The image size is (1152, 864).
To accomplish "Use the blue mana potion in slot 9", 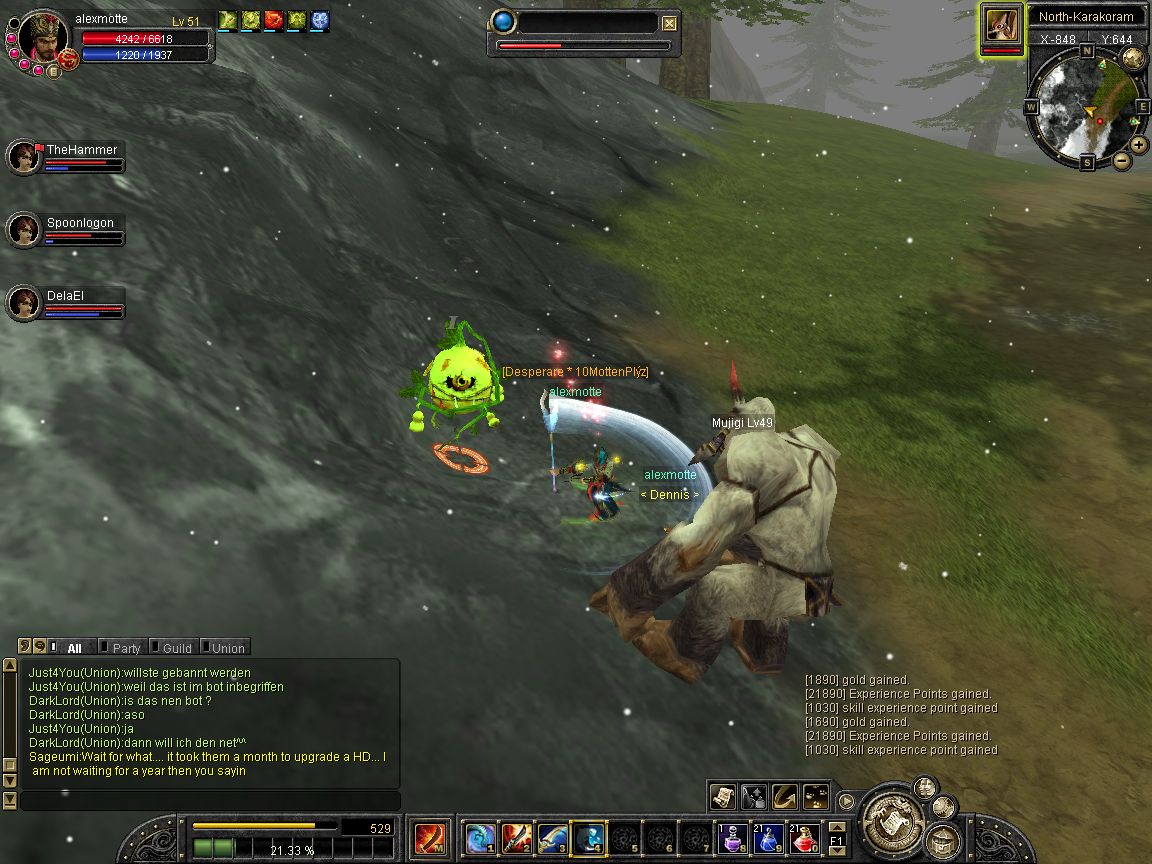I will click(x=769, y=838).
